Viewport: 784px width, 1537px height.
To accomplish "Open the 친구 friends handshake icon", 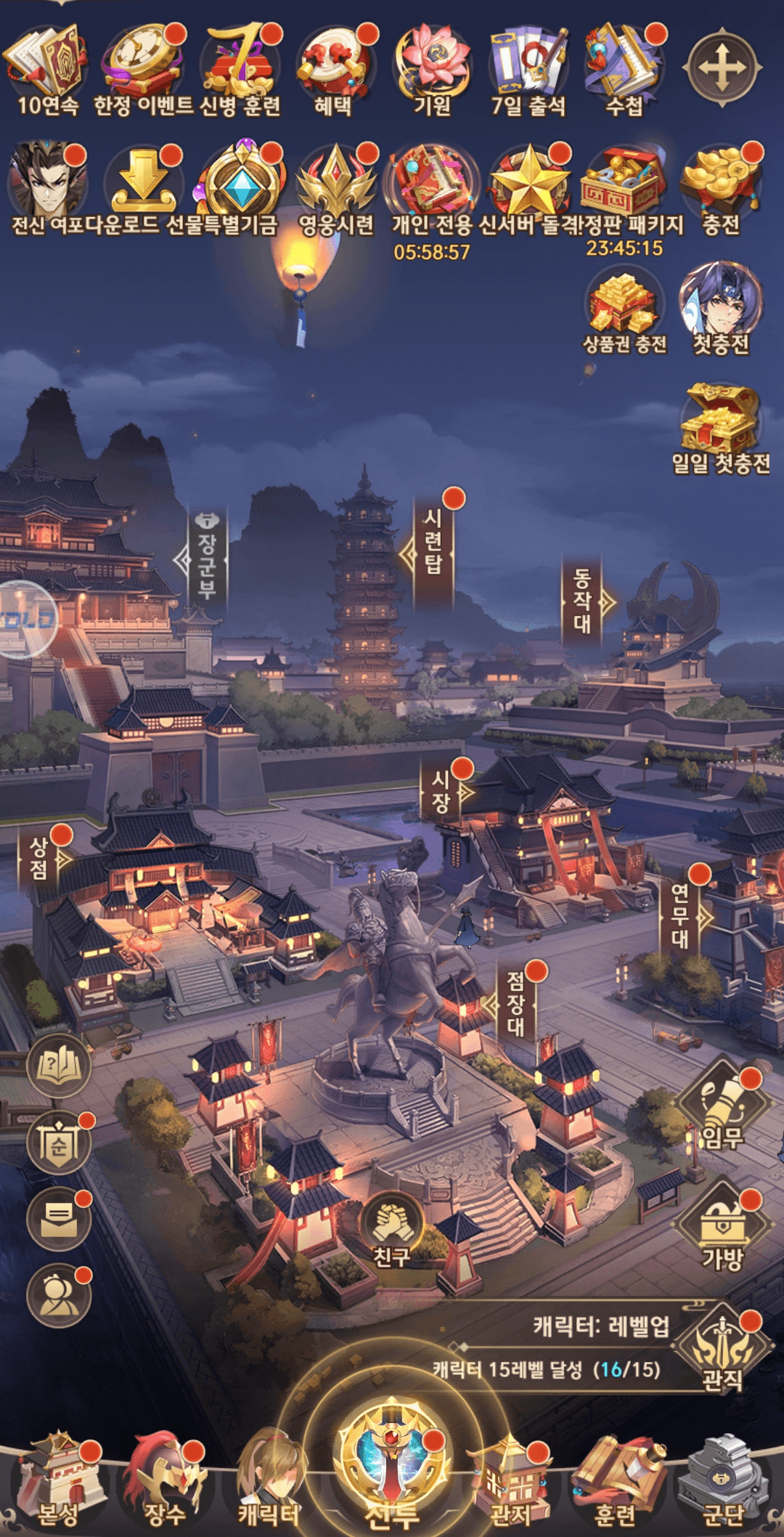I will [392, 1229].
